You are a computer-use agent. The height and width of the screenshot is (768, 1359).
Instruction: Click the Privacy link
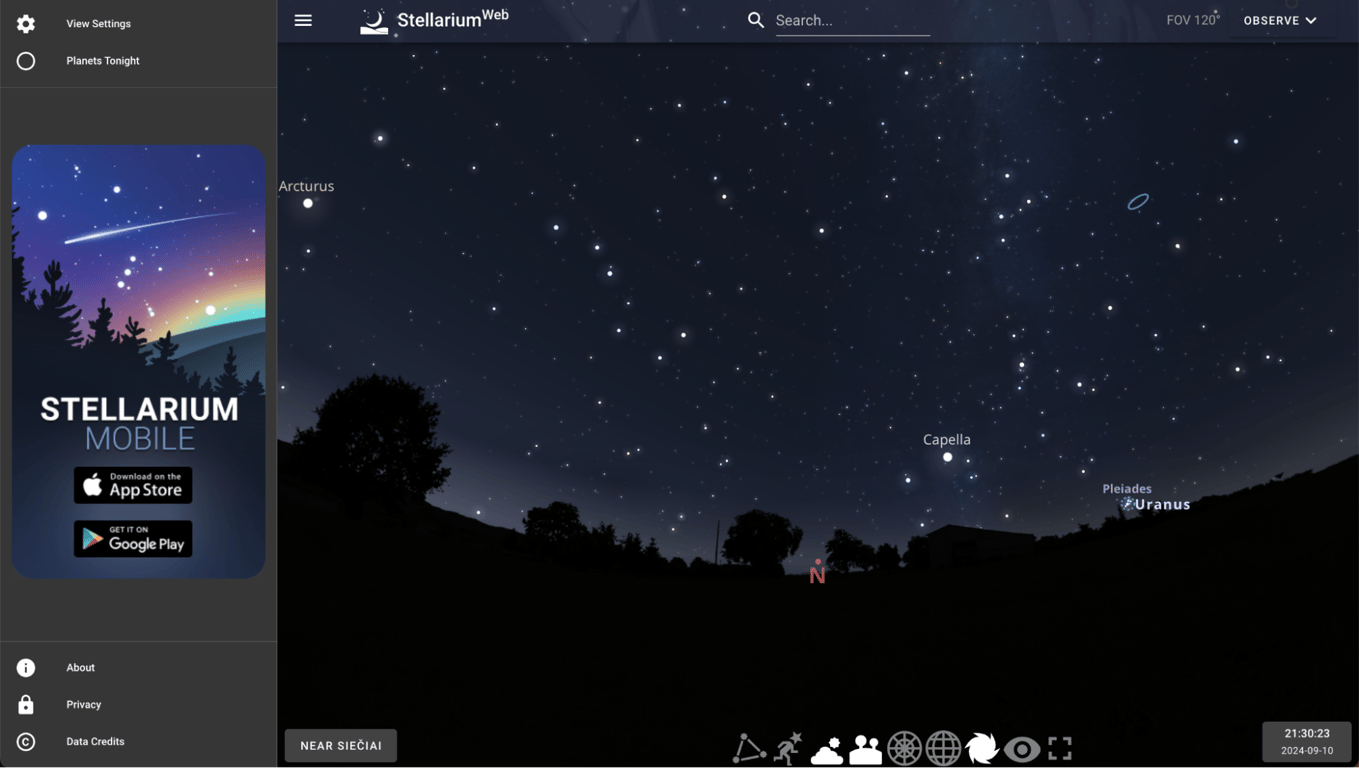pos(83,704)
